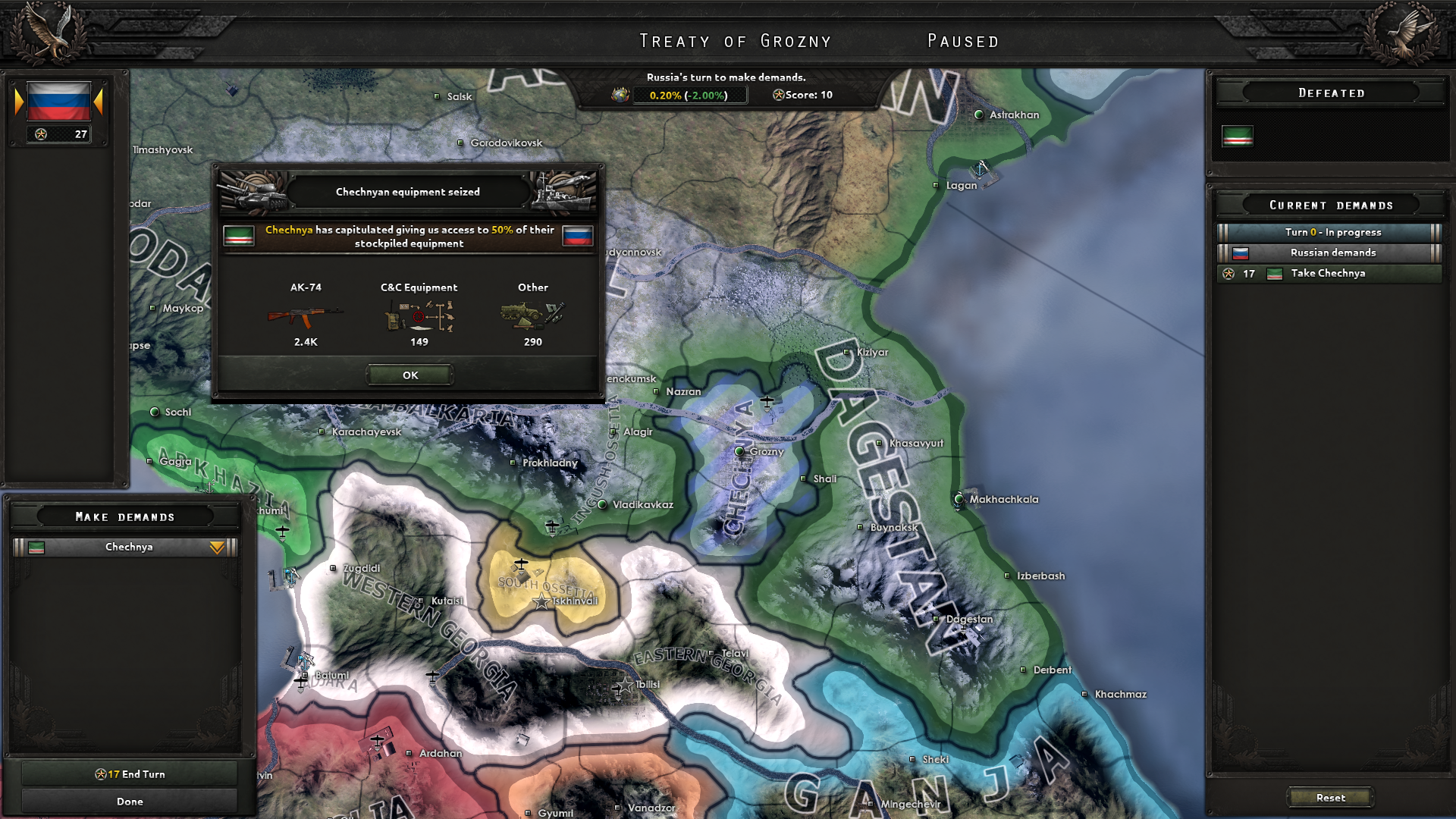Click the left arrow beside Russian flag
Screen dimensions: 1456x819
pos(19,102)
